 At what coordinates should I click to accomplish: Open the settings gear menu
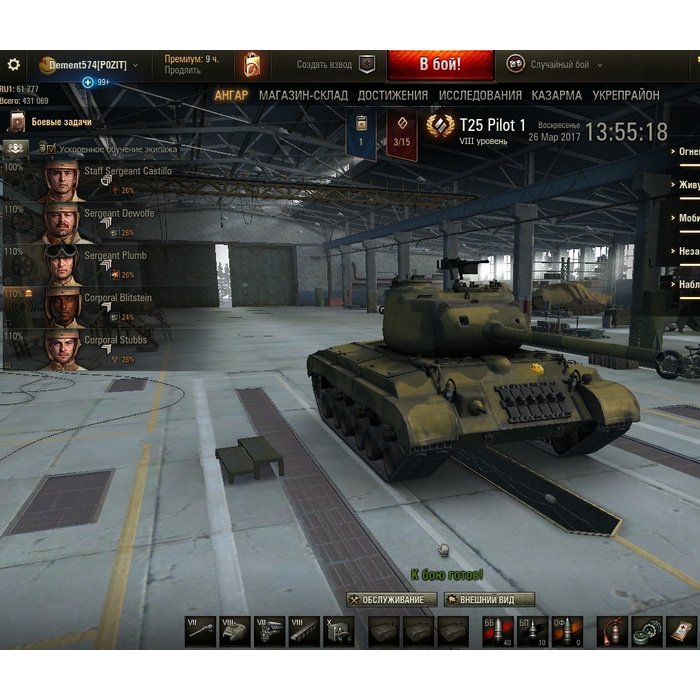point(13,64)
